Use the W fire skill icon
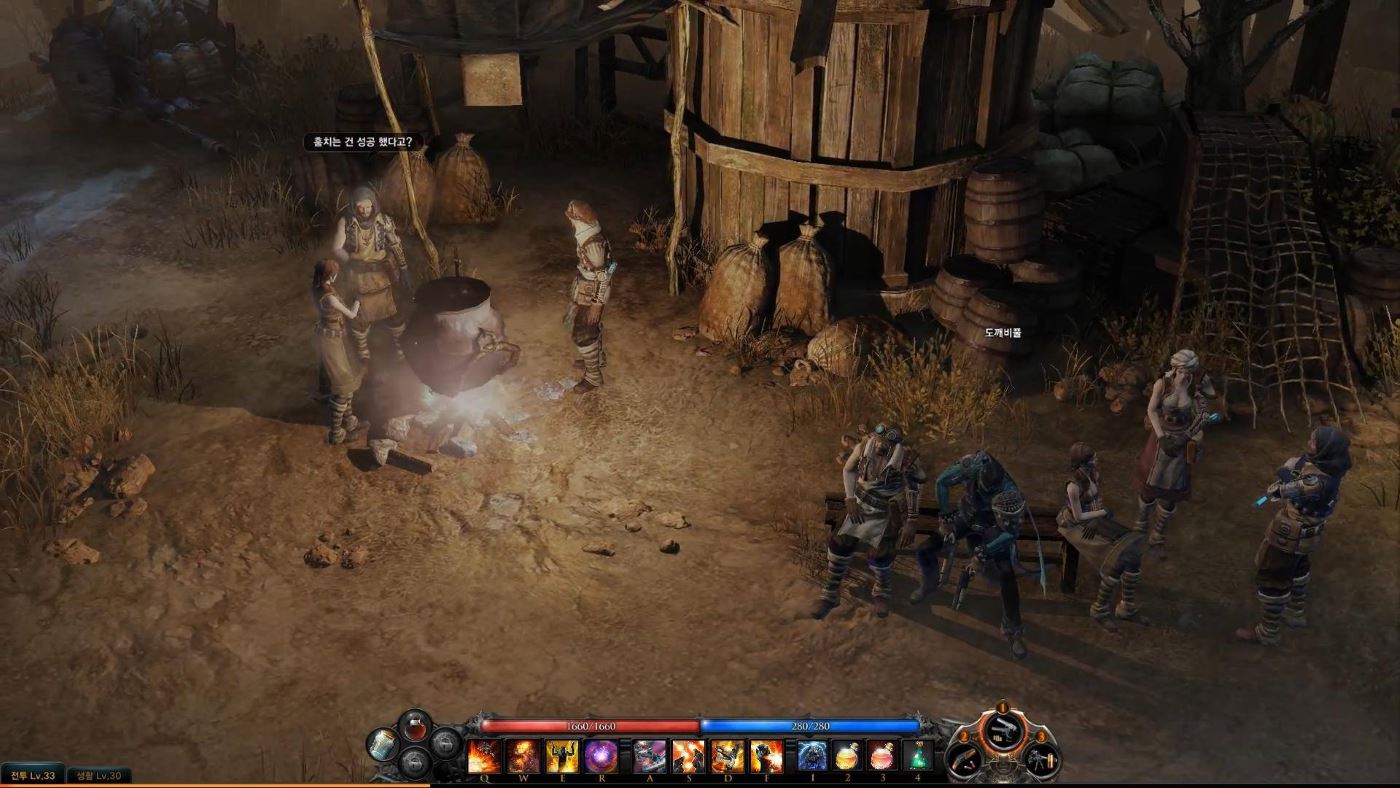The image size is (1400, 788). 523,756
